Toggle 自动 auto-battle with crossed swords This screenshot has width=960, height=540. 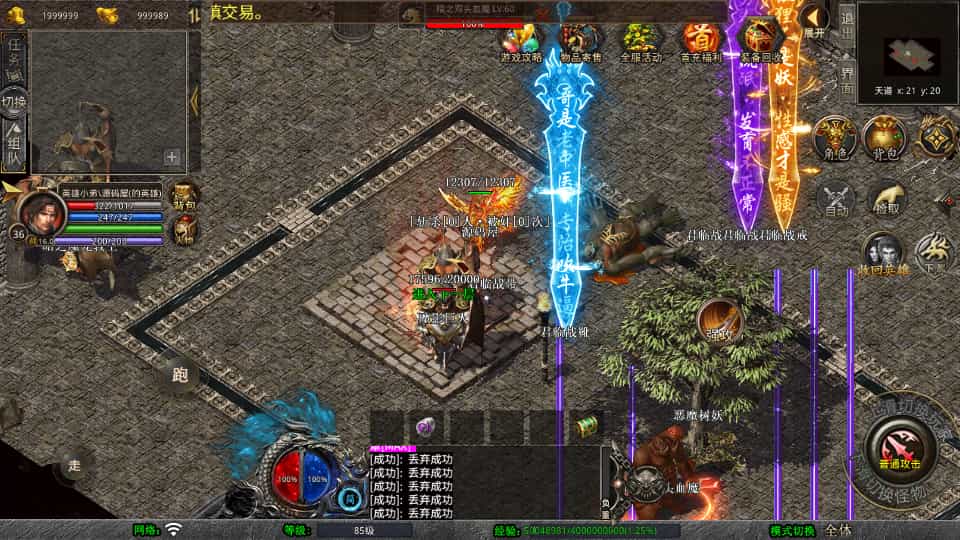coord(835,199)
